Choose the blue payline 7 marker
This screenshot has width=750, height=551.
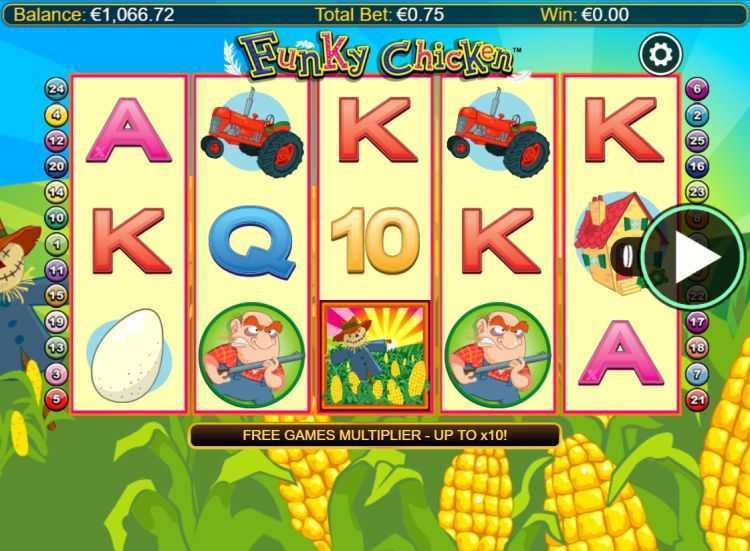[696, 374]
